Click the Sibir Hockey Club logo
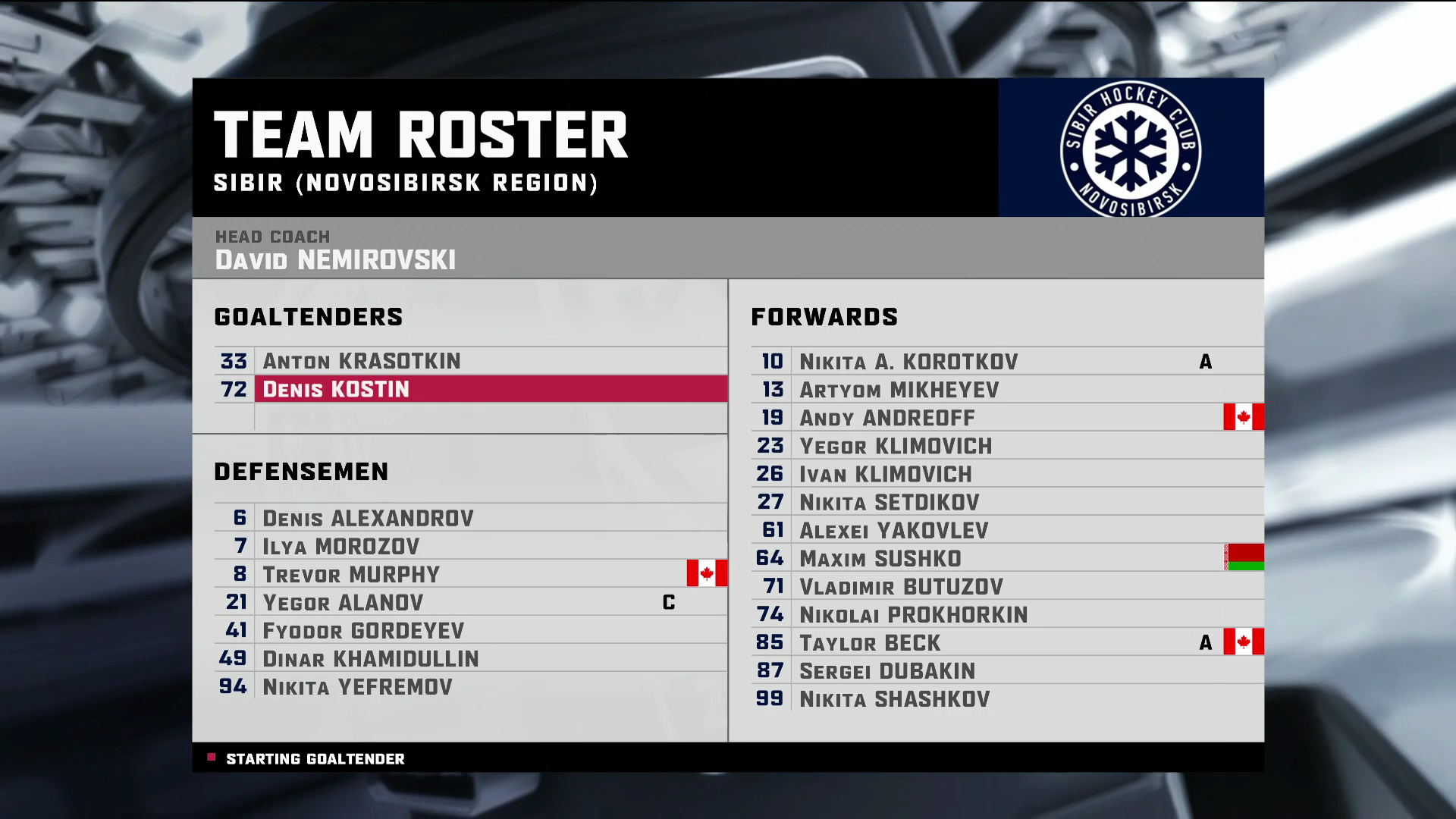The width and height of the screenshot is (1456, 819). (1130, 149)
